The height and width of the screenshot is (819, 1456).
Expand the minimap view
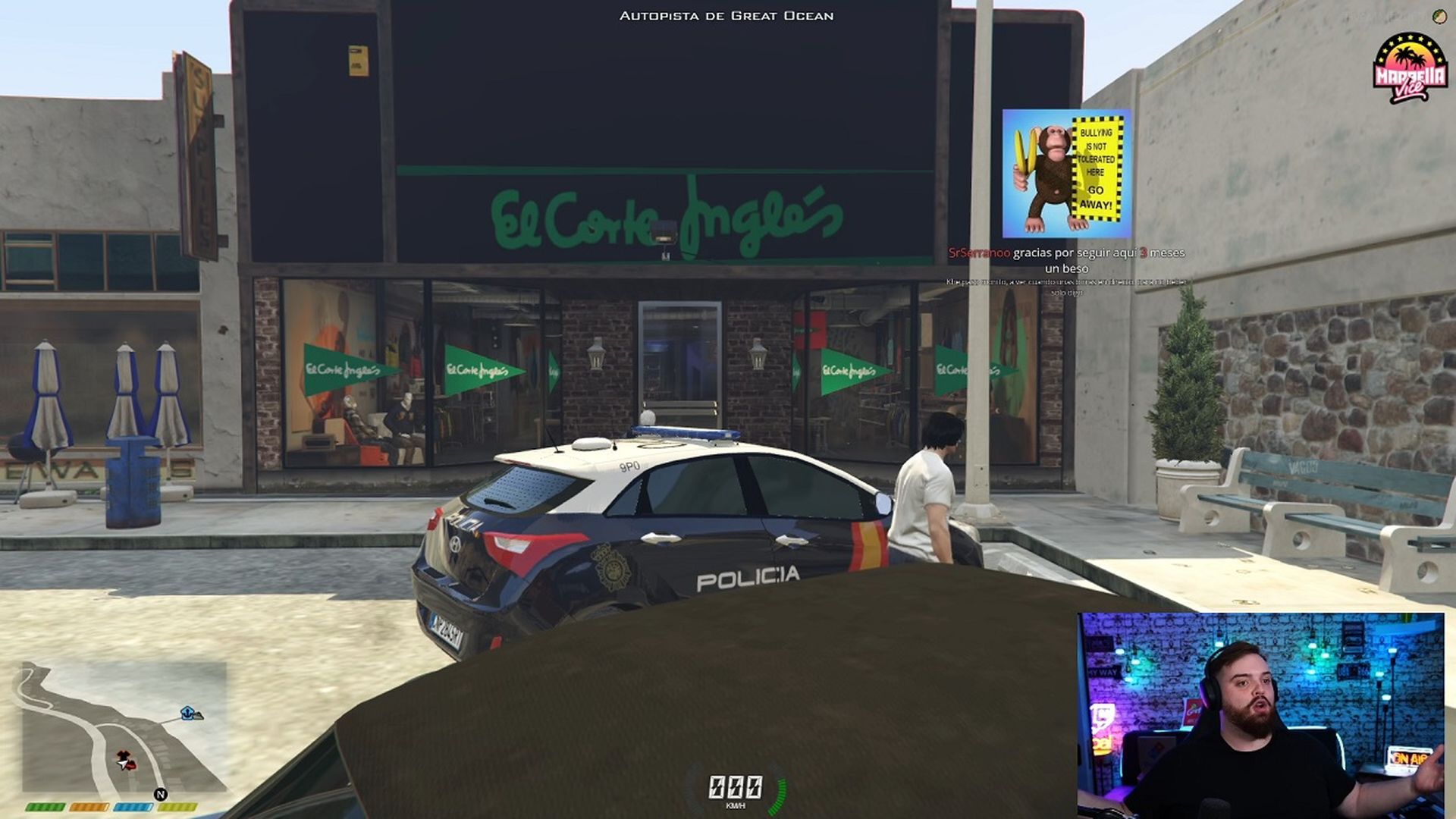121,728
